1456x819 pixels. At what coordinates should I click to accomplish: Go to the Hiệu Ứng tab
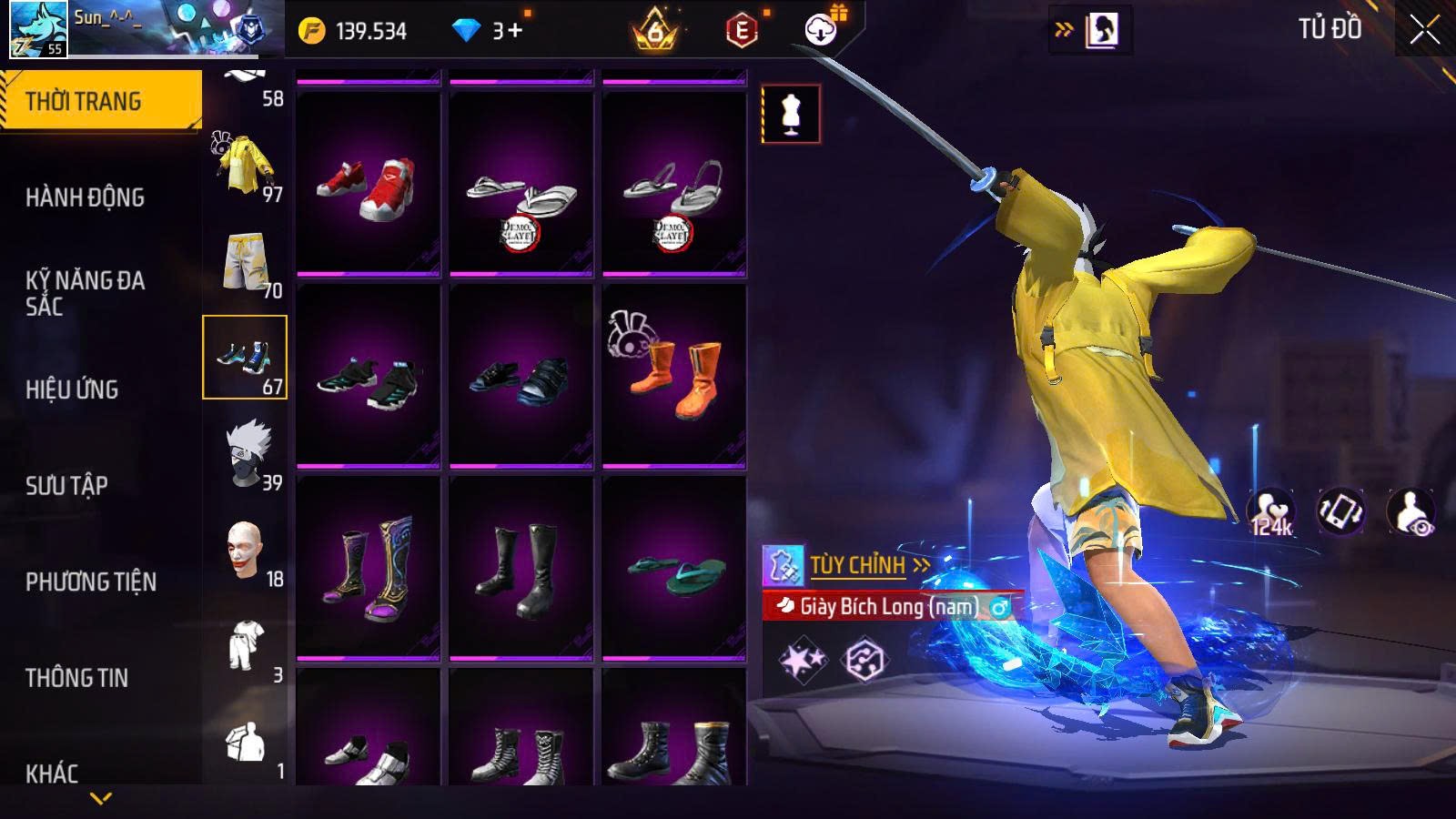click(72, 389)
